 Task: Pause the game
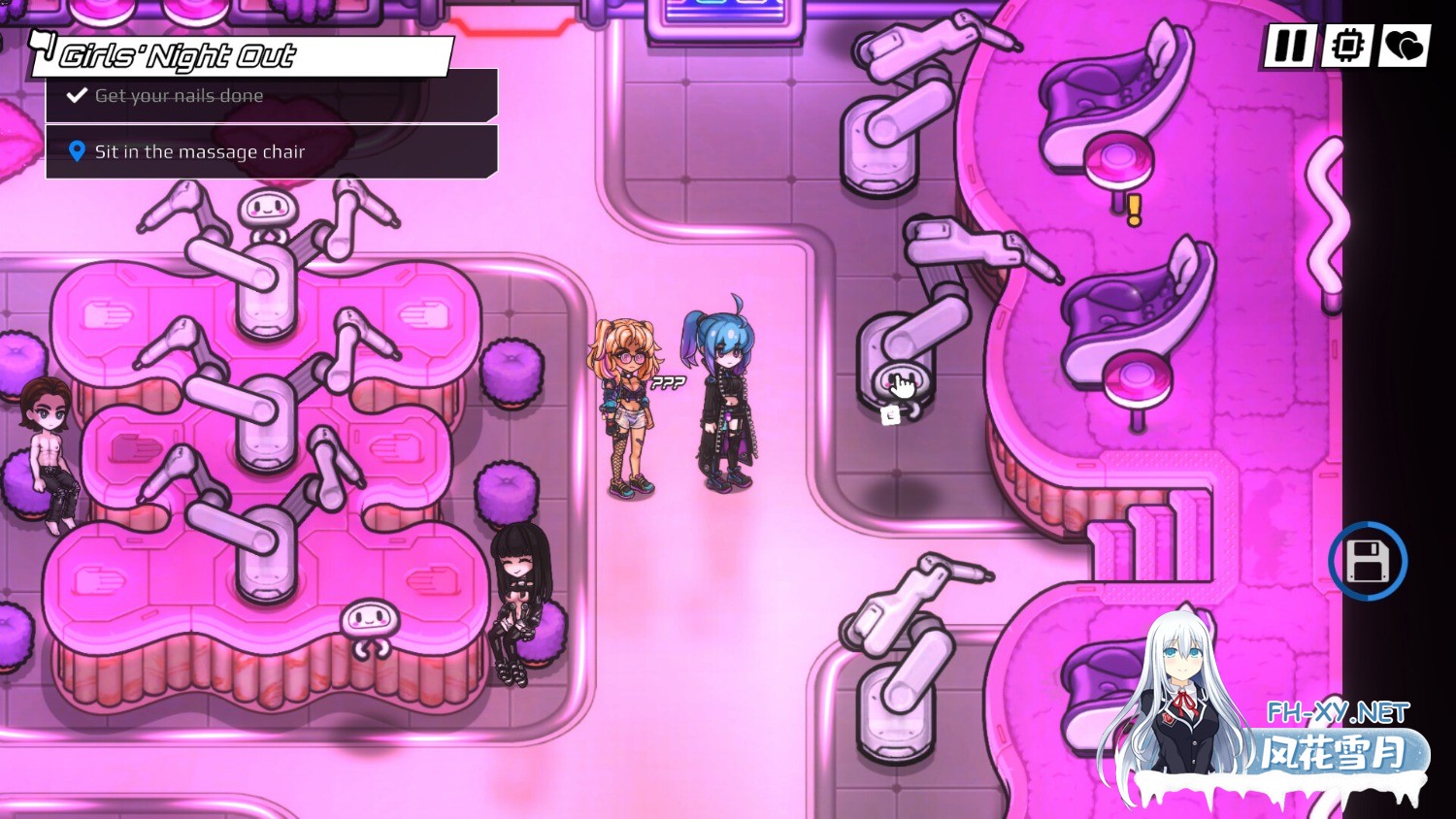[x=1290, y=46]
